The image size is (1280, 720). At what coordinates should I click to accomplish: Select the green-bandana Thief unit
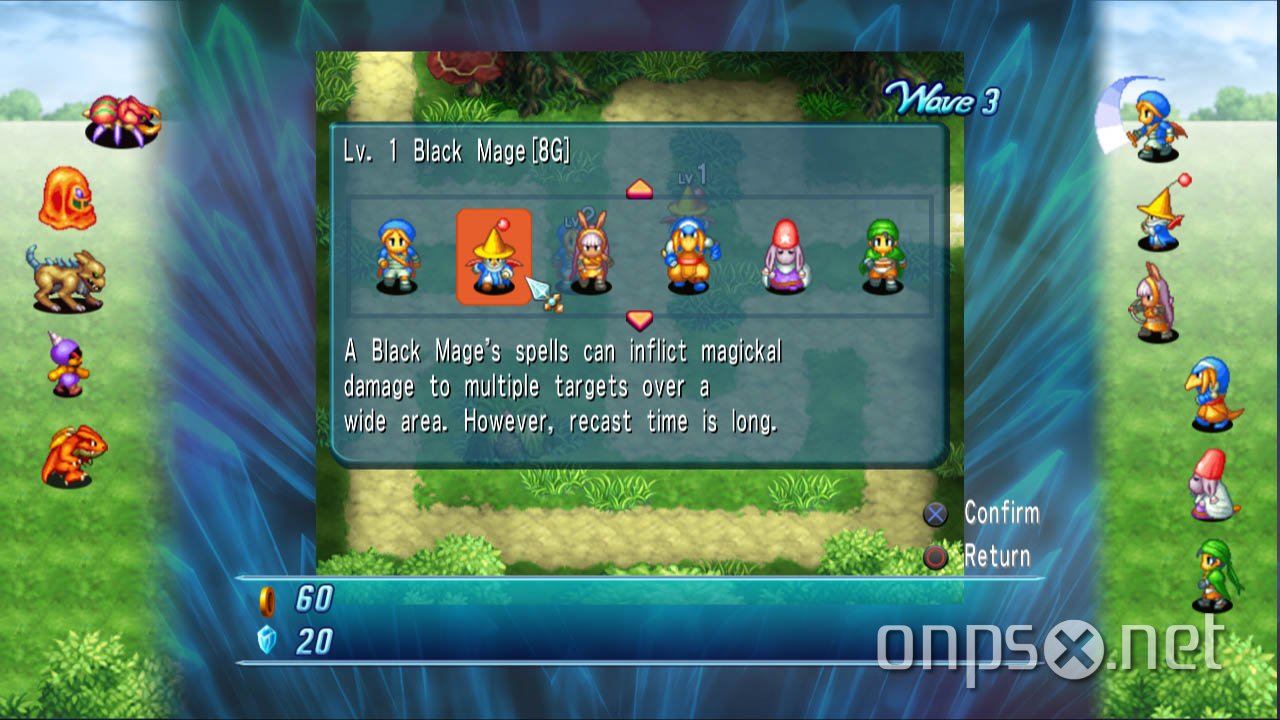point(882,256)
